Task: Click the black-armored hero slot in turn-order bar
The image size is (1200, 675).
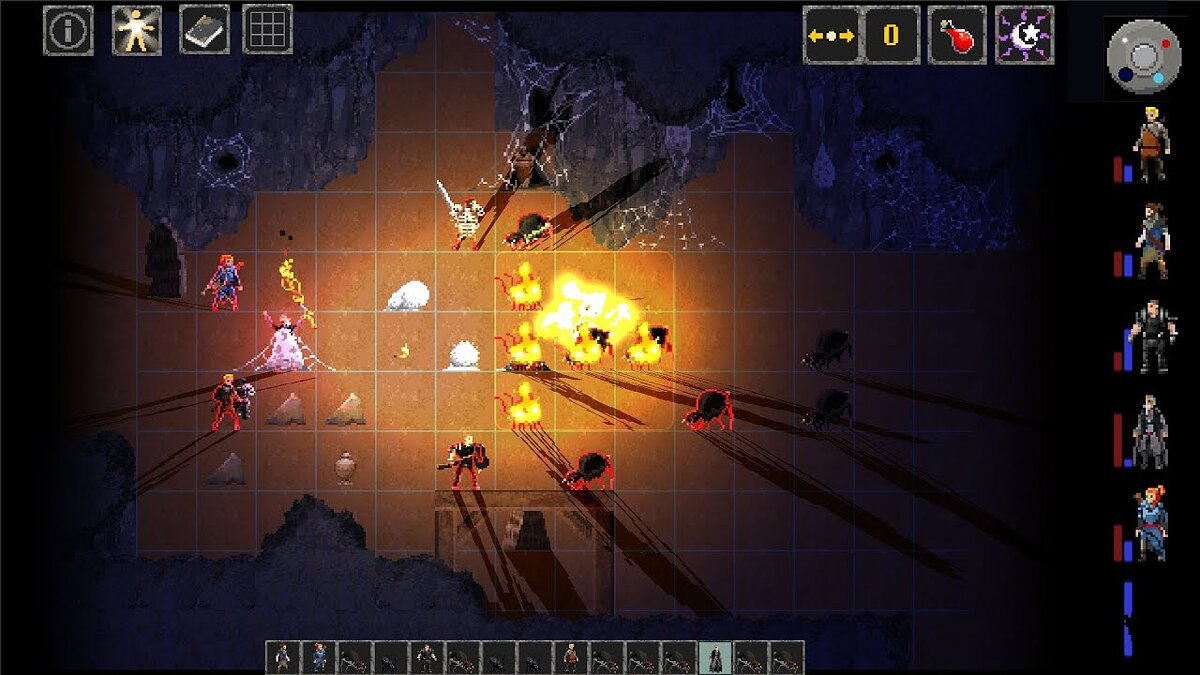Action: coord(428,657)
